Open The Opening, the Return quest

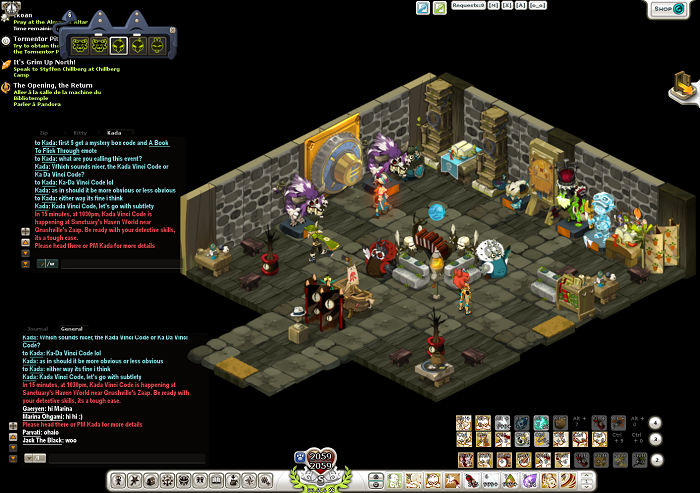point(51,86)
